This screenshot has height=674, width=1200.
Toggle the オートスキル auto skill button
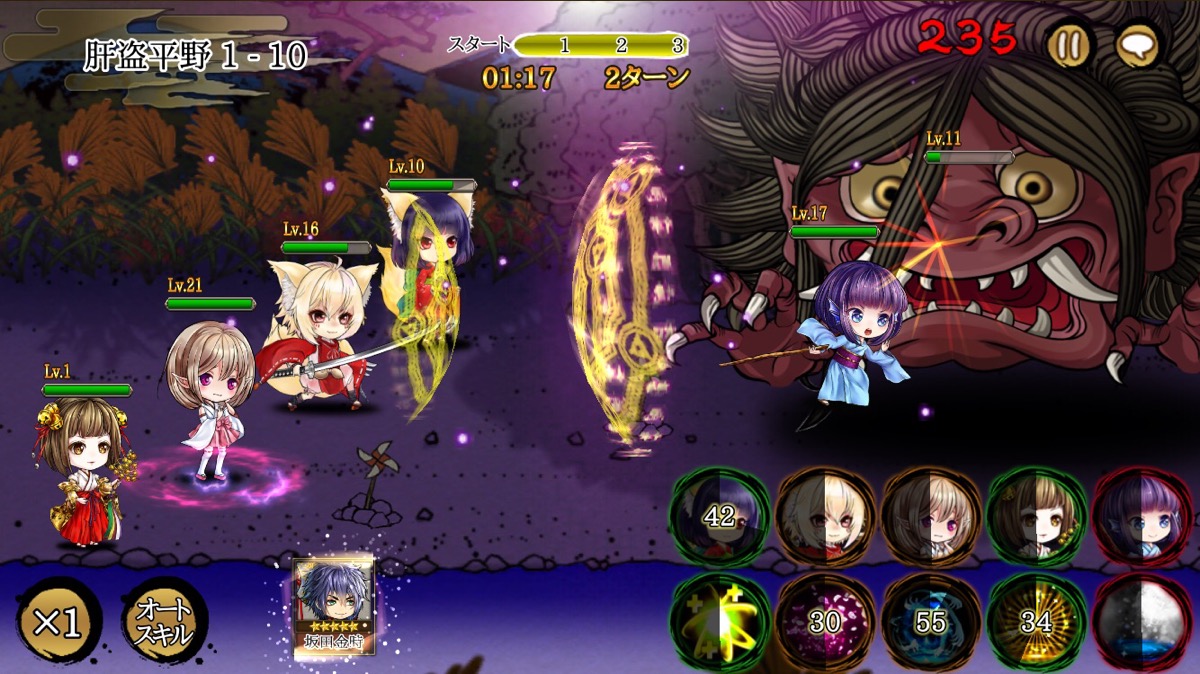click(x=164, y=622)
